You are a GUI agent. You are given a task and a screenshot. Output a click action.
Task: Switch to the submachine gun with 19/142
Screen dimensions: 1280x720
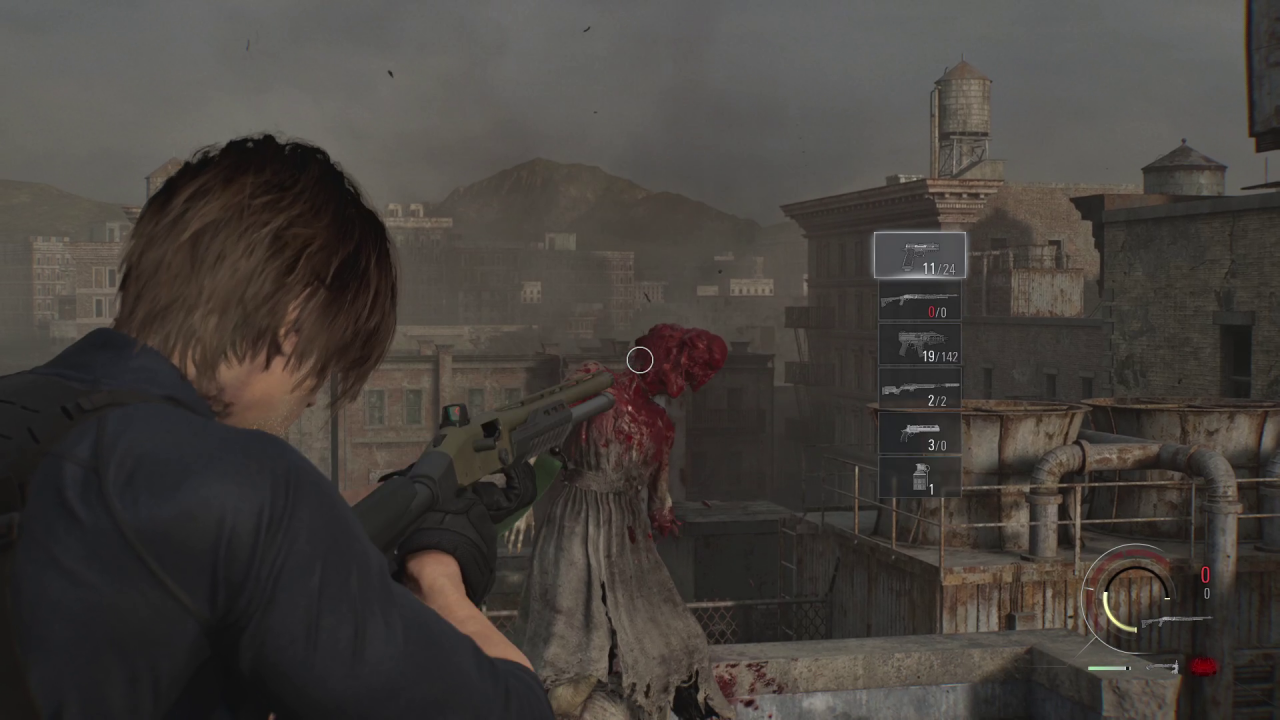pyautogui.click(x=919, y=344)
